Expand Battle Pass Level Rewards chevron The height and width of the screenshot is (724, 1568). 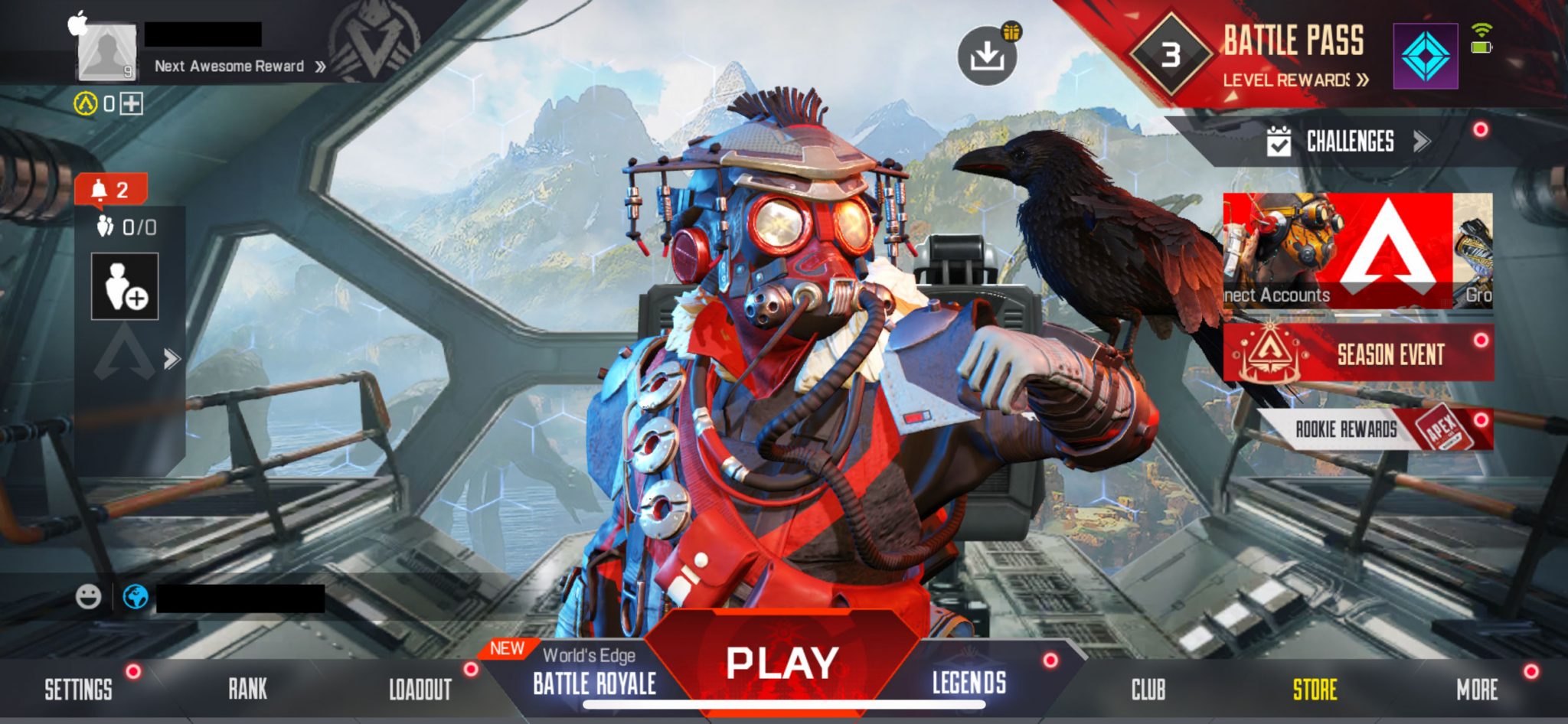click(x=1364, y=80)
